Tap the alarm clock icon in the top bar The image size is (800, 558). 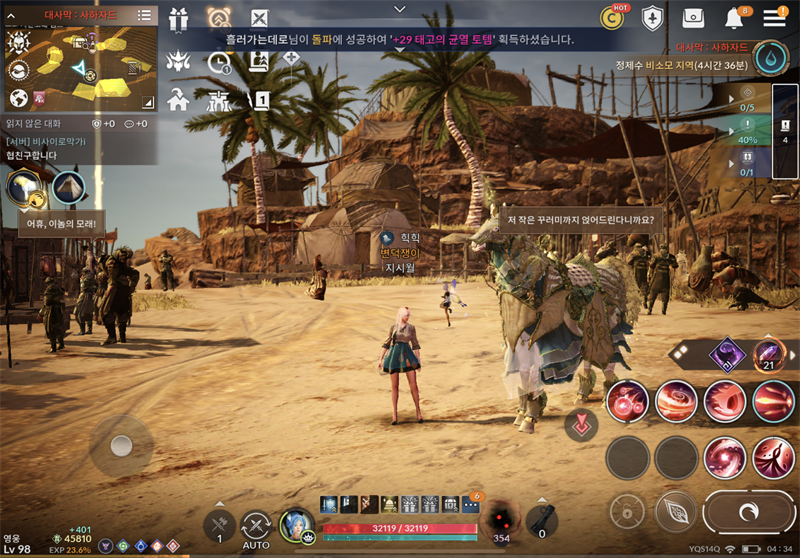coord(219,18)
